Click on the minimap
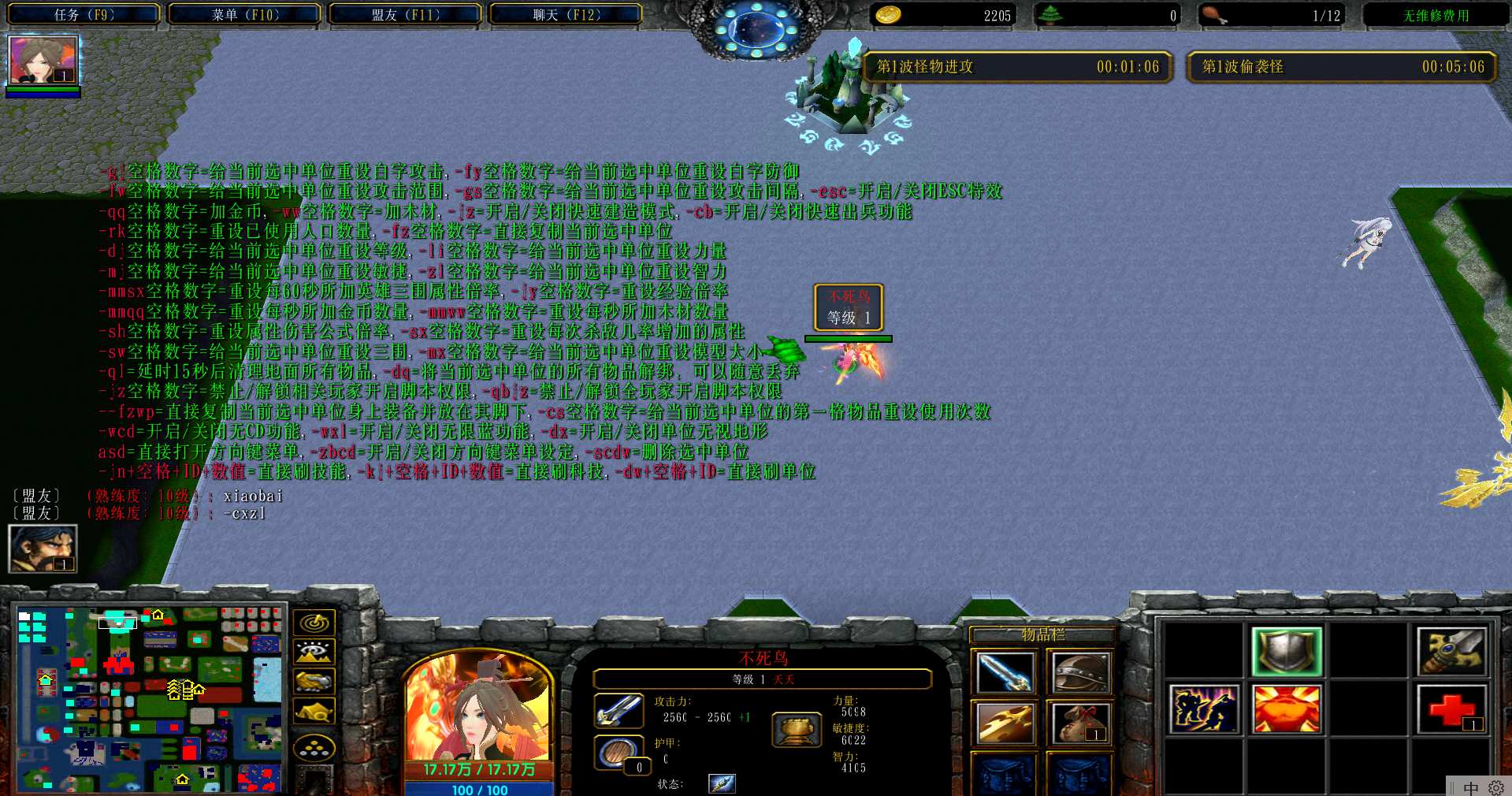The height and width of the screenshot is (796, 1512). [x=150, y=699]
